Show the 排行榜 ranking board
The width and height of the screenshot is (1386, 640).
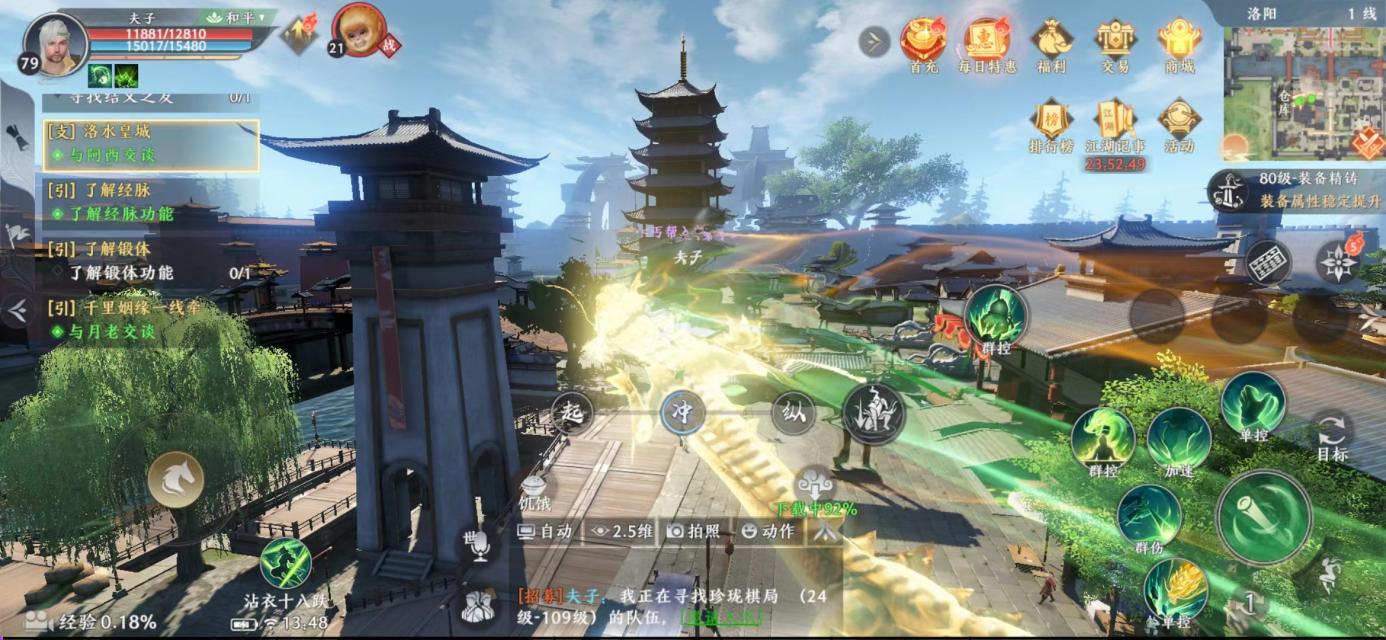pos(1051,122)
